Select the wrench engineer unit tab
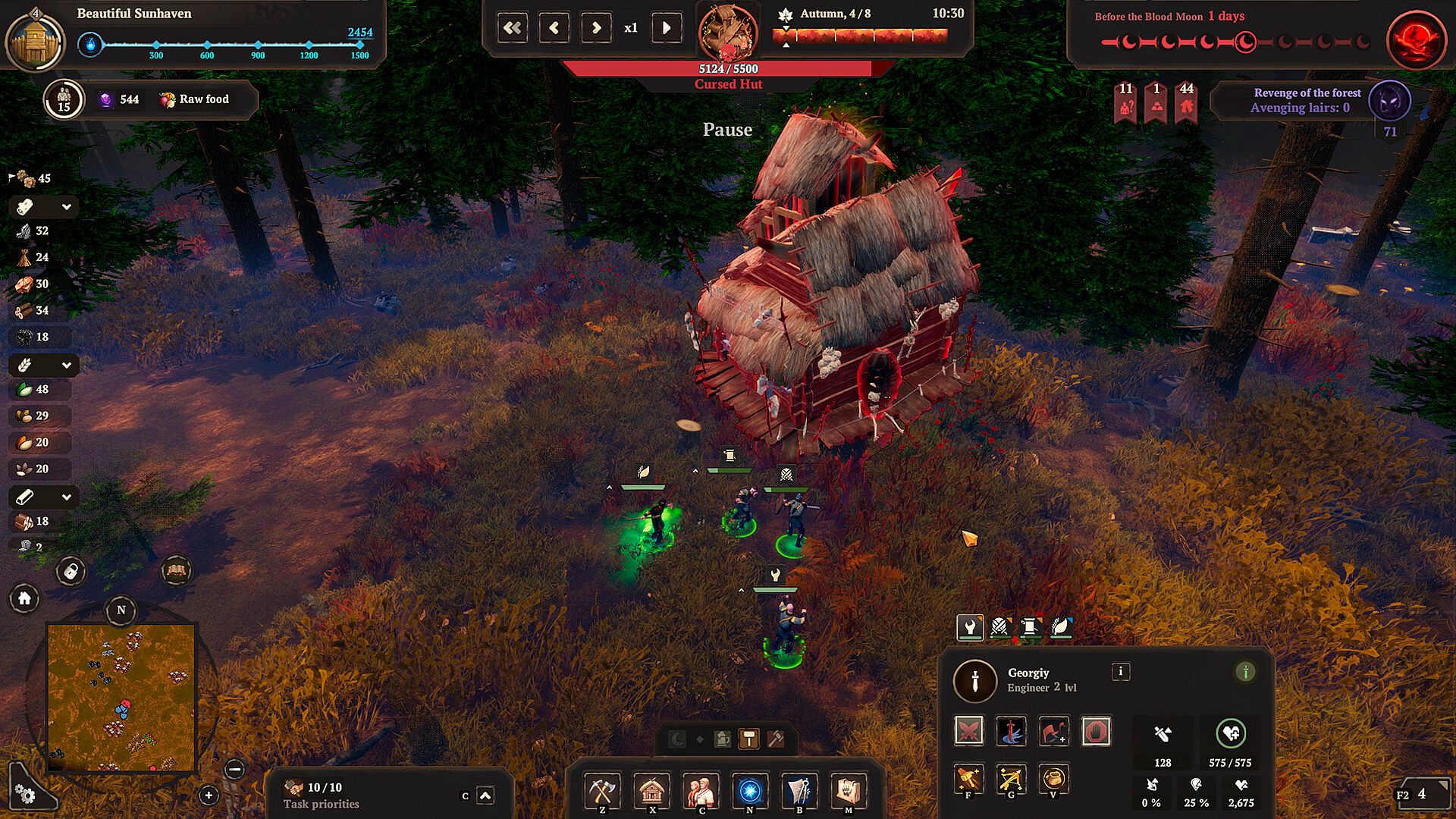This screenshot has width=1456, height=819. [969, 626]
